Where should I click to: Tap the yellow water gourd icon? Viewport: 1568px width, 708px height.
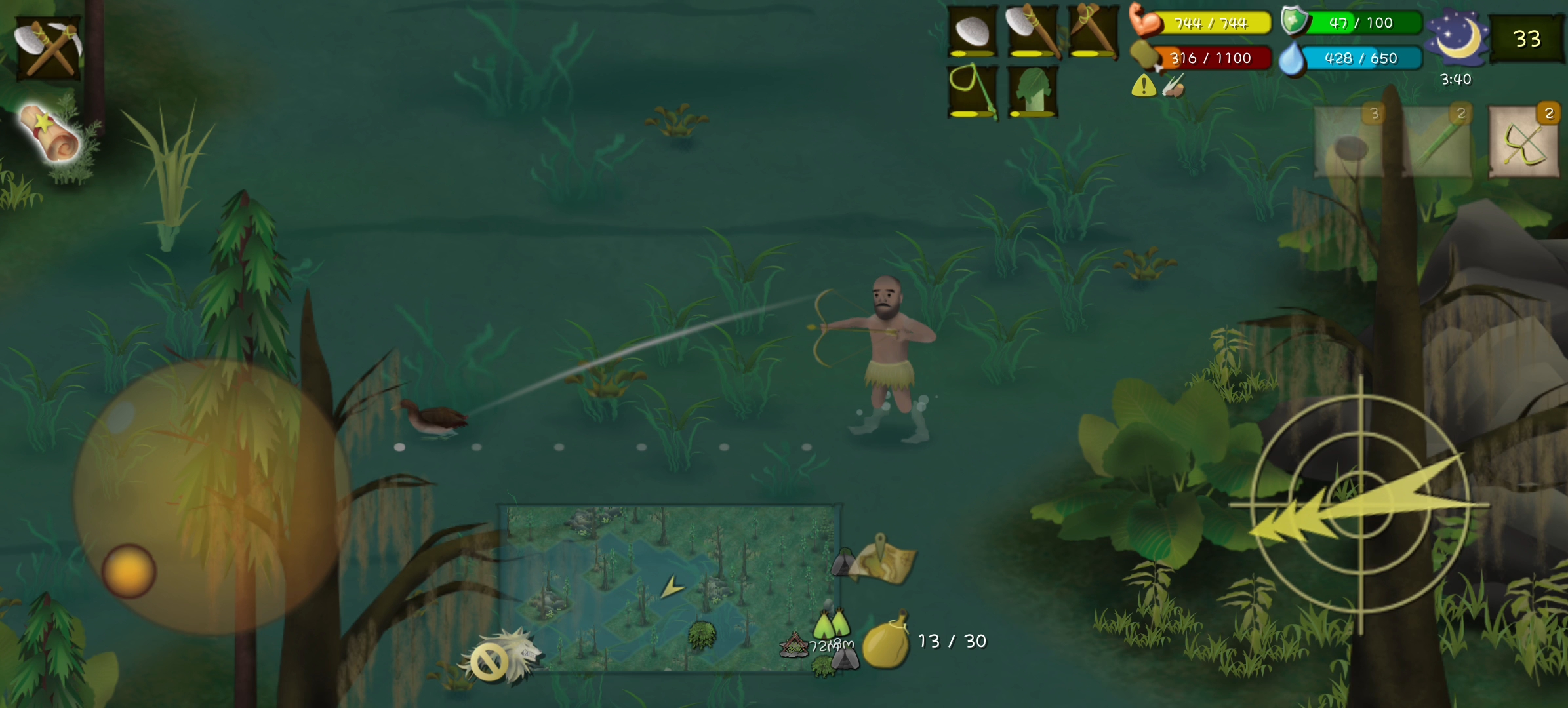tap(886, 642)
